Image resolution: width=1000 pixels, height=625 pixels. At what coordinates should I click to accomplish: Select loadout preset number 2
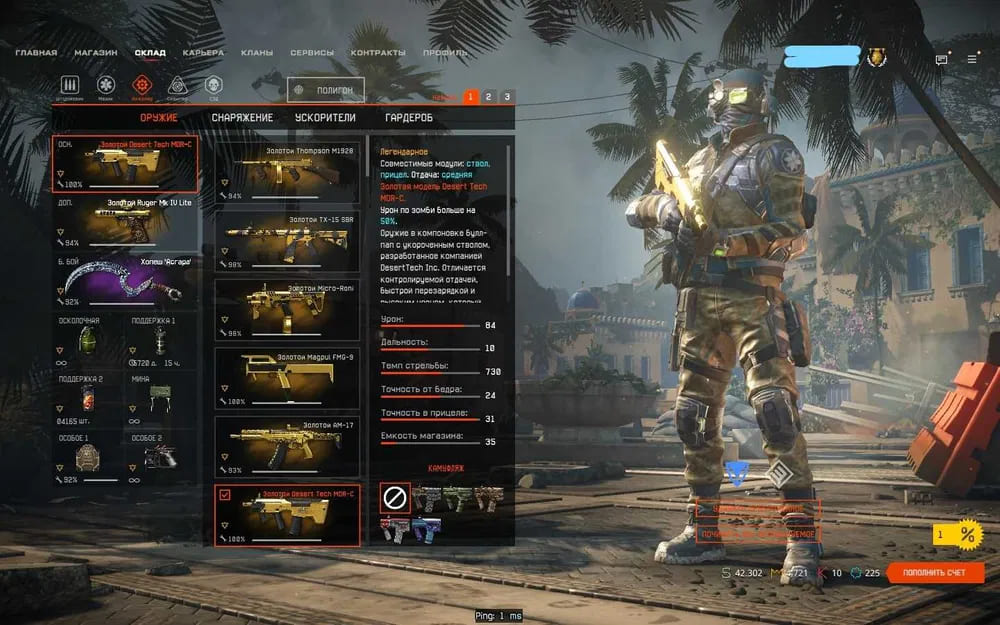click(x=488, y=97)
